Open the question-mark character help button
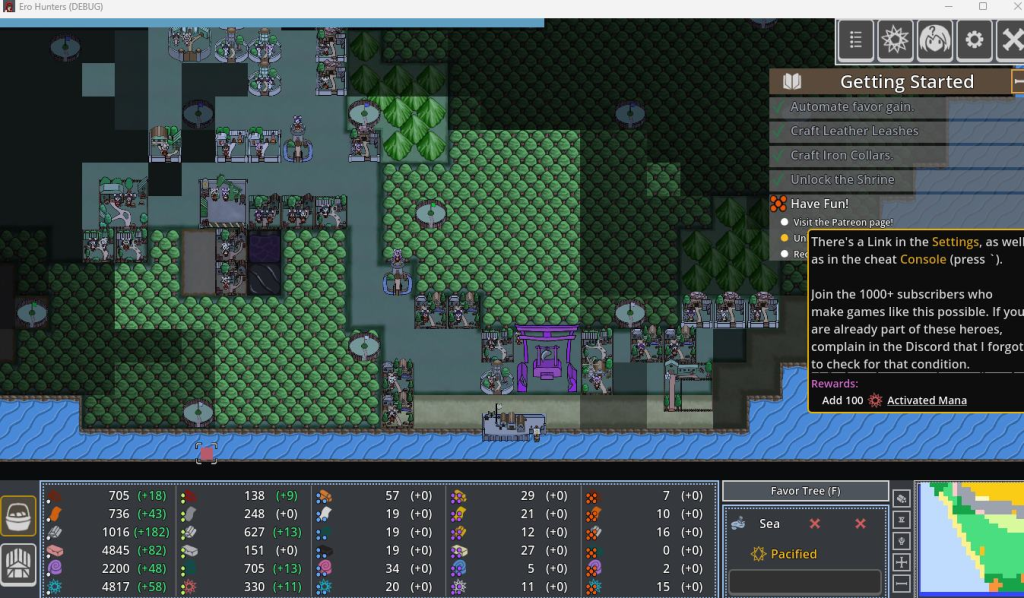The height and width of the screenshot is (598, 1024). pyautogui.click(x=934, y=40)
